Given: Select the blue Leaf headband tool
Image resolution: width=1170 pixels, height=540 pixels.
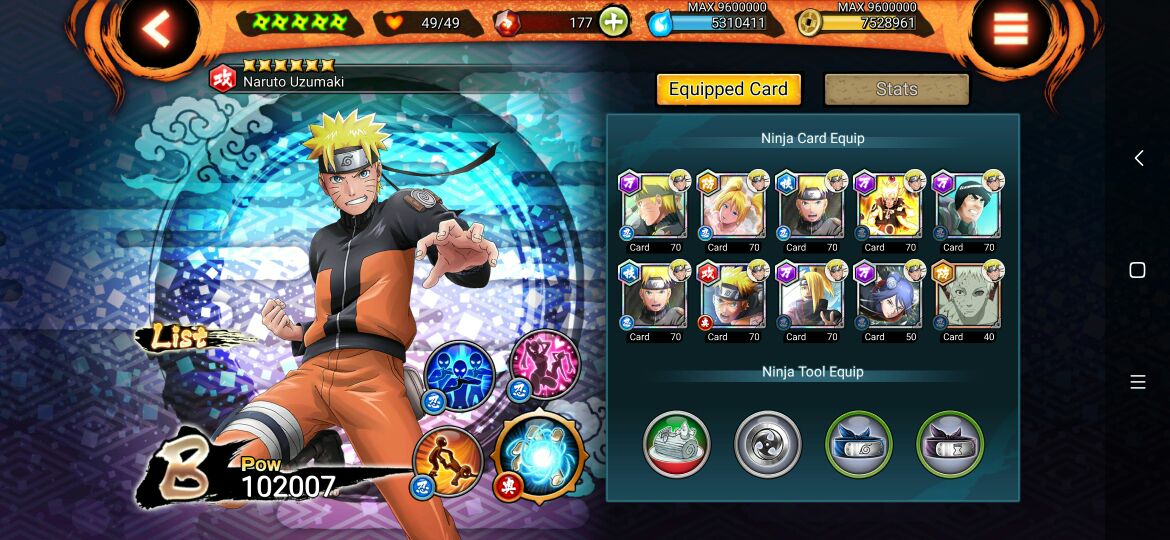Looking at the screenshot, I should [858, 444].
